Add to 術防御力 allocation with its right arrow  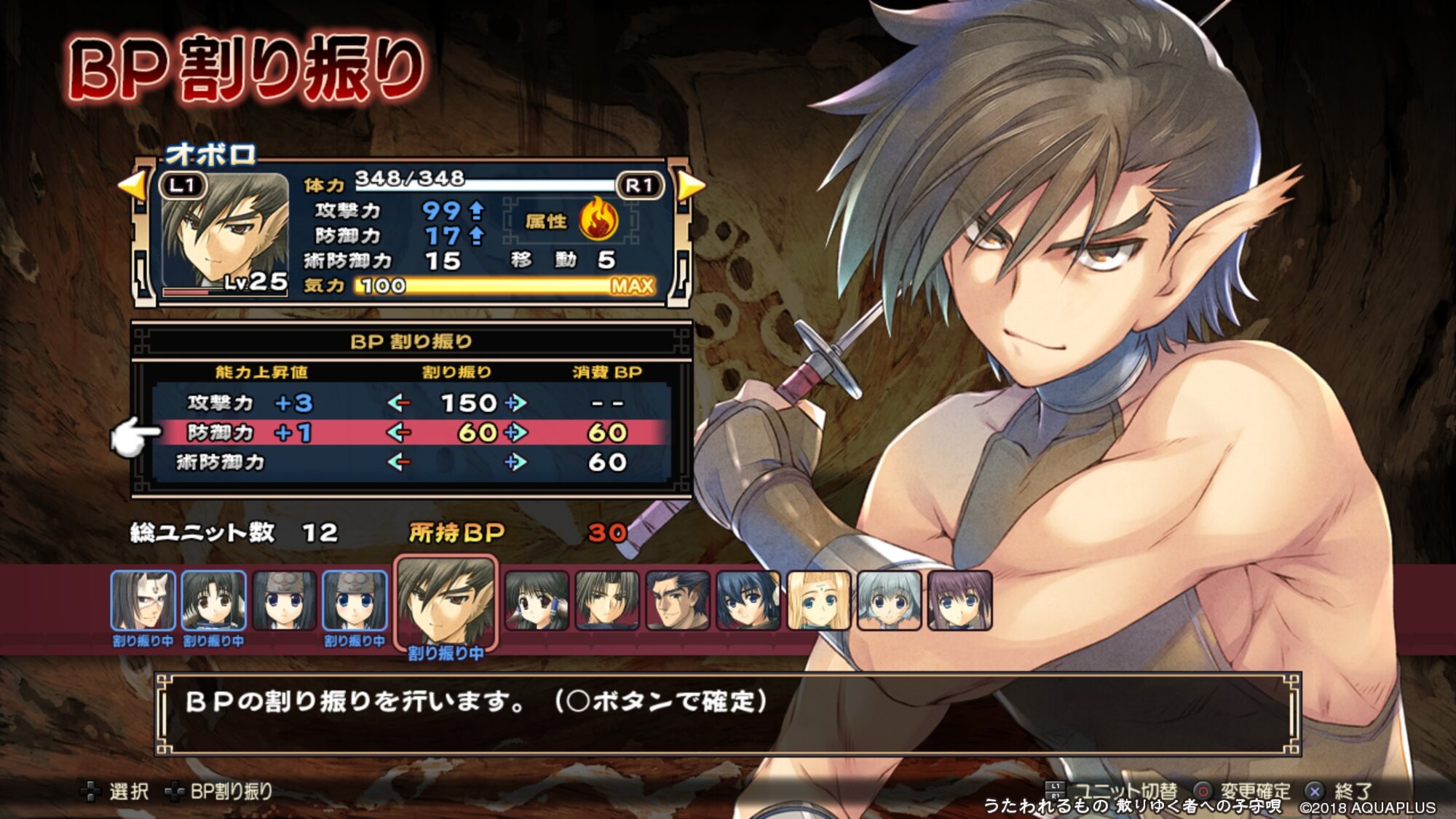[x=515, y=462]
